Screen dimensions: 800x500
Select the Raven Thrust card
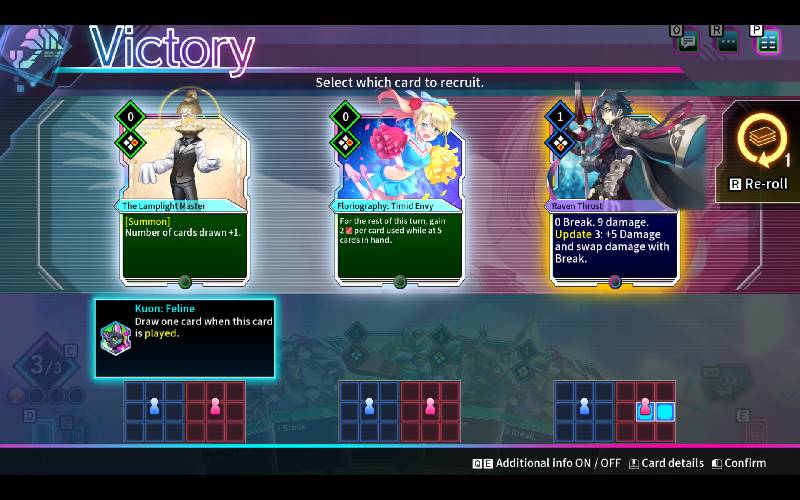[614, 190]
